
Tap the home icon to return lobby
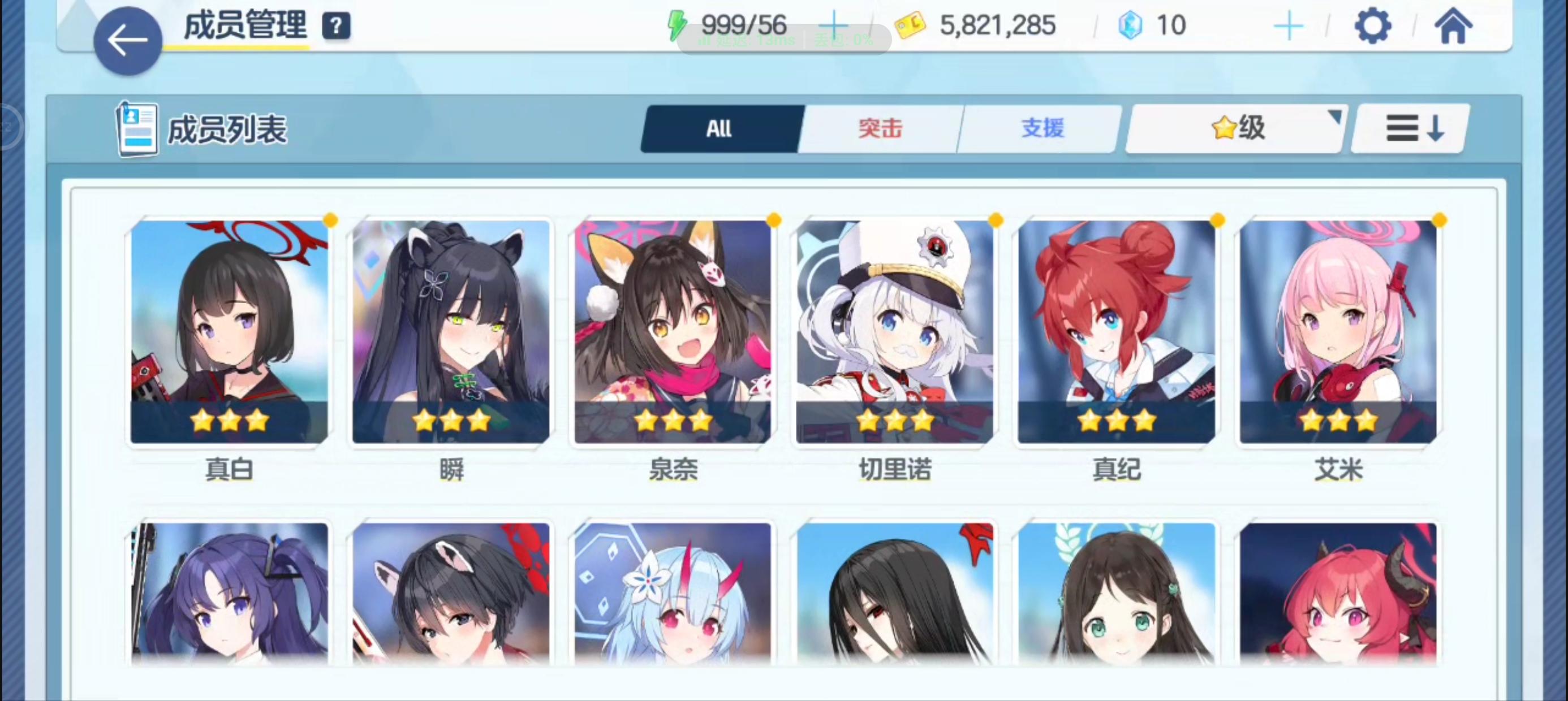pyautogui.click(x=1455, y=25)
